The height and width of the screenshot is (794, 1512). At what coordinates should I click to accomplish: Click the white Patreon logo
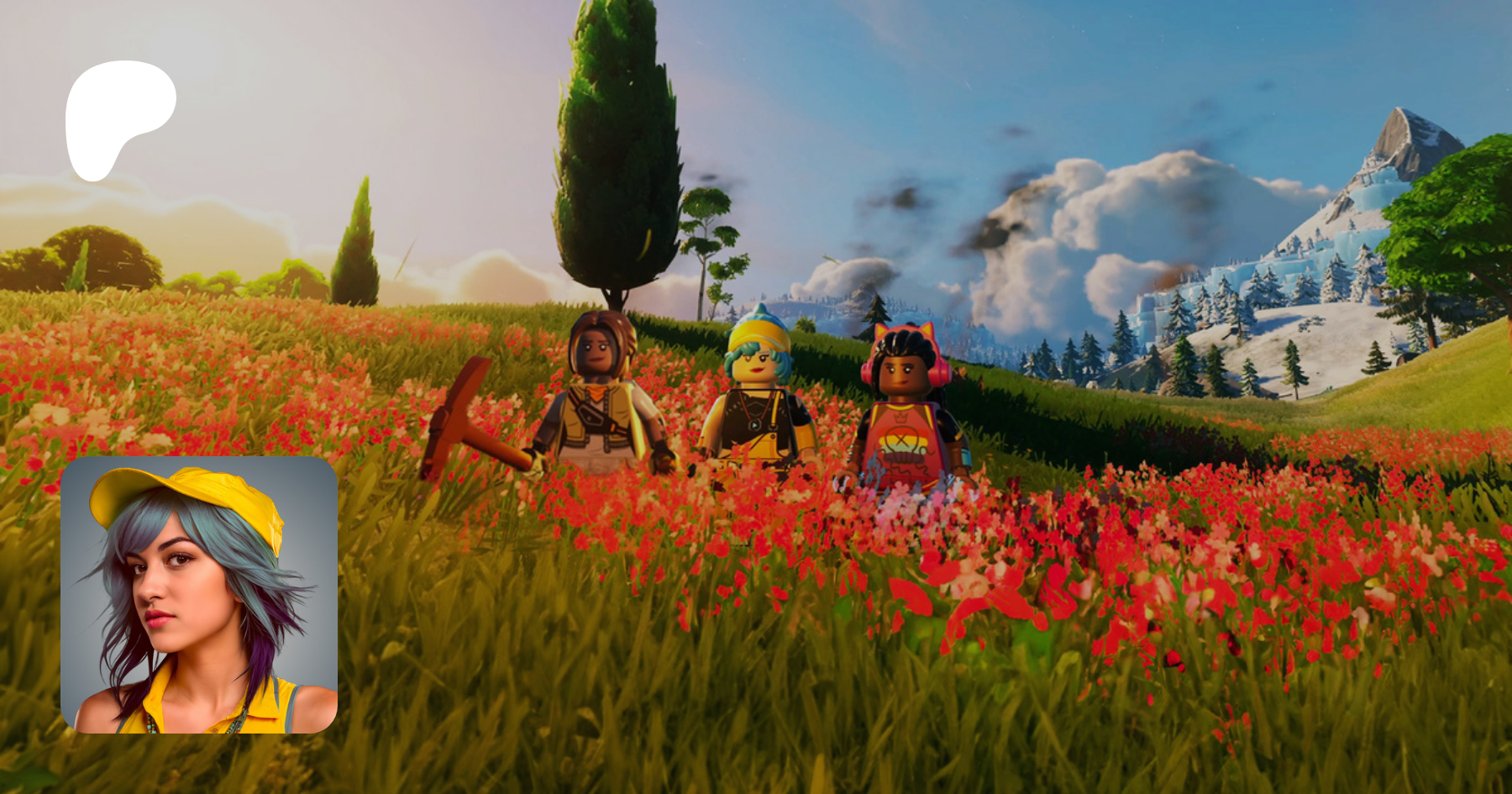pos(118,116)
